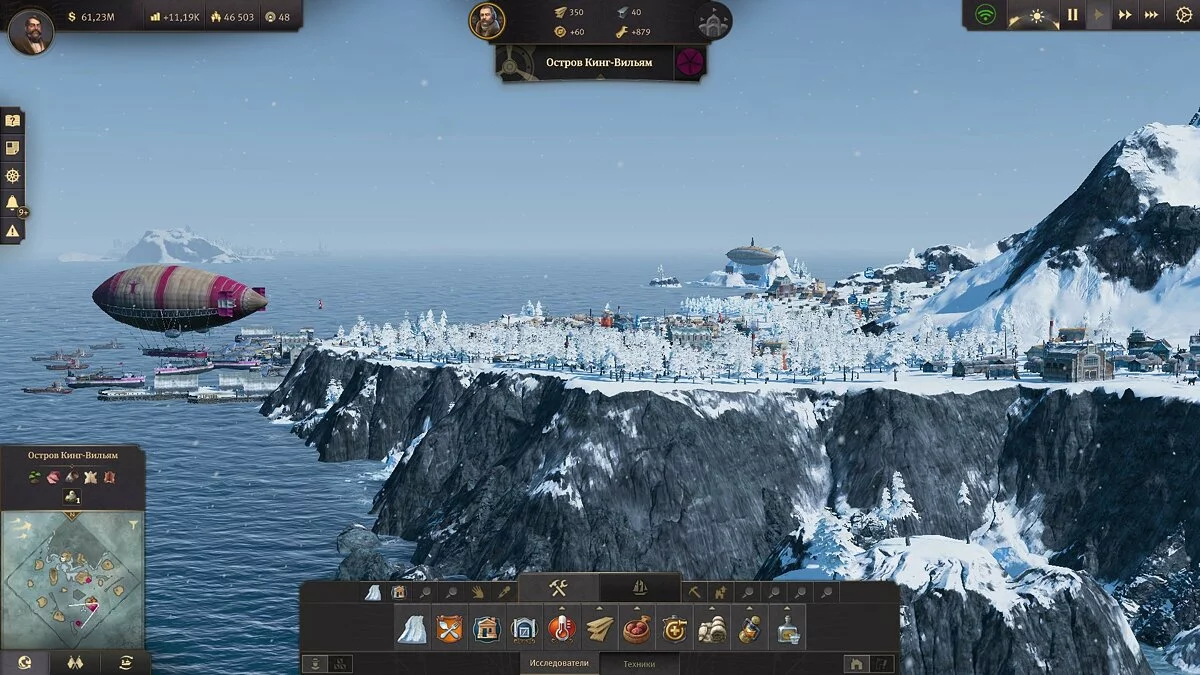The image size is (1200, 675).
Task: Select the wooden planks build category
Action: [600, 630]
